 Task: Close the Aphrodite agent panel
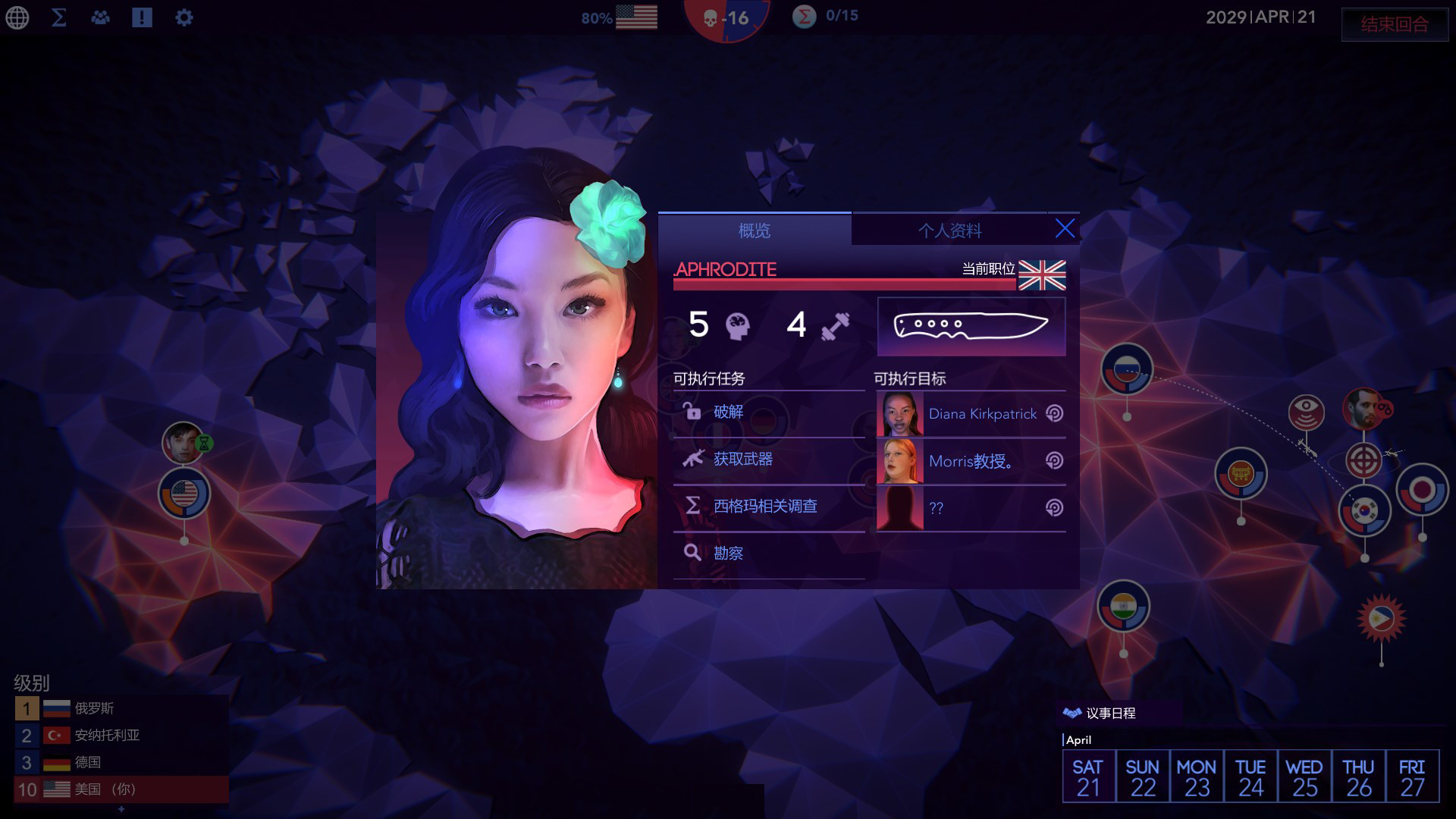[x=1065, y=229]
